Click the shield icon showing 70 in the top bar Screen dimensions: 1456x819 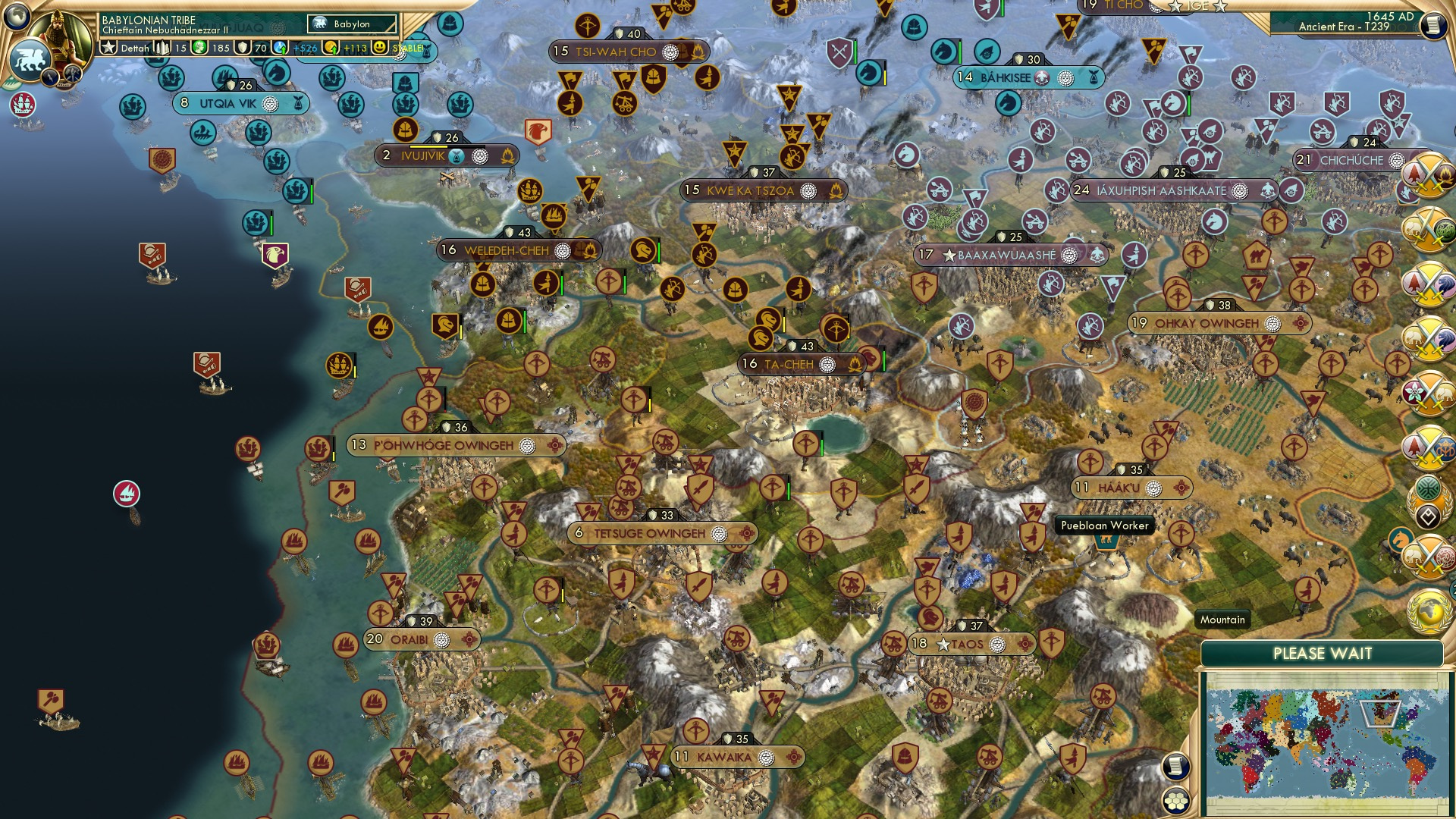tap(243, 47)
